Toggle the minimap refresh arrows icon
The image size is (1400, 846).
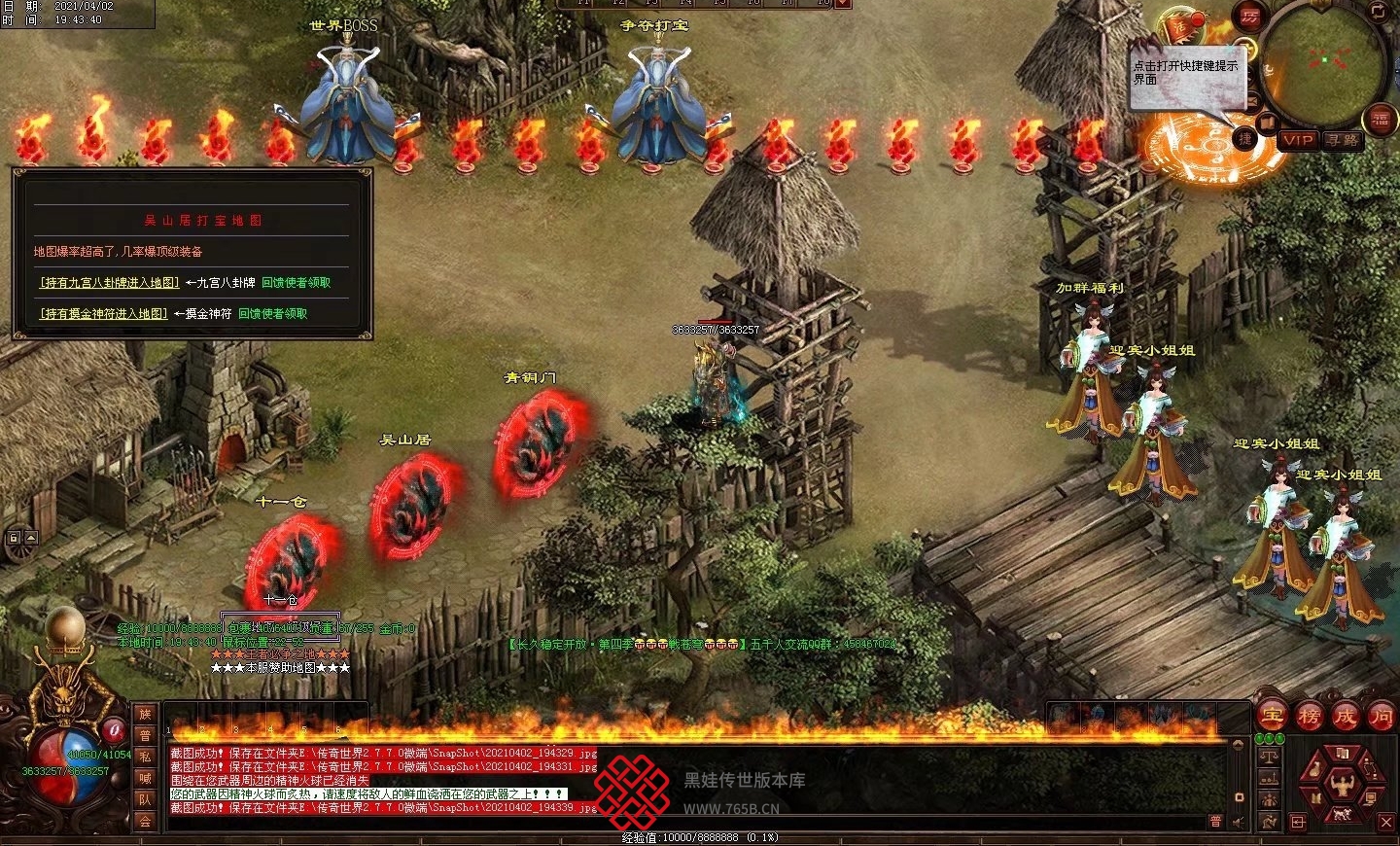(x=1380, y=12)
